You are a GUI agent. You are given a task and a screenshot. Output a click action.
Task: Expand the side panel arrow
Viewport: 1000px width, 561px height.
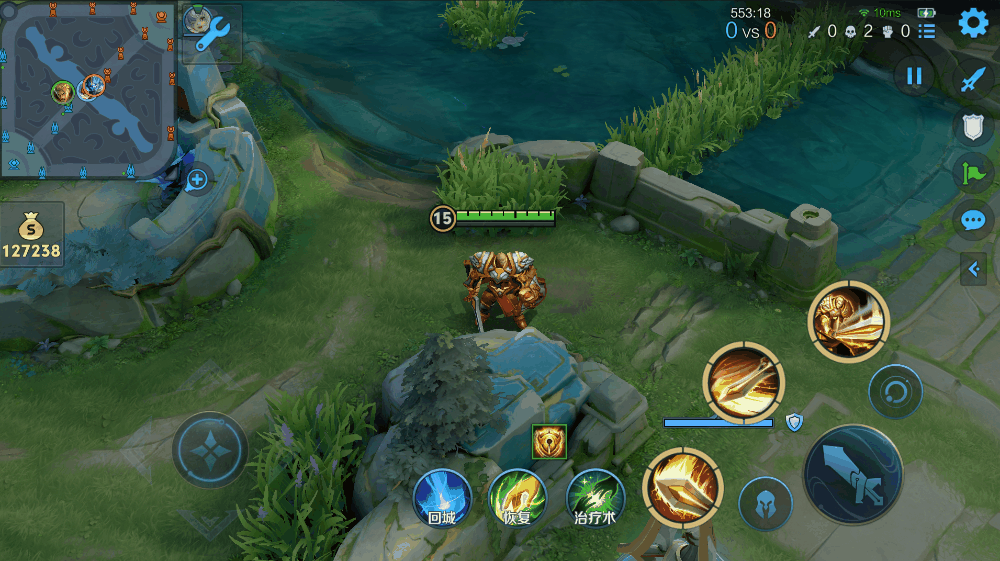pyautogui.click(x=972, y=268)
